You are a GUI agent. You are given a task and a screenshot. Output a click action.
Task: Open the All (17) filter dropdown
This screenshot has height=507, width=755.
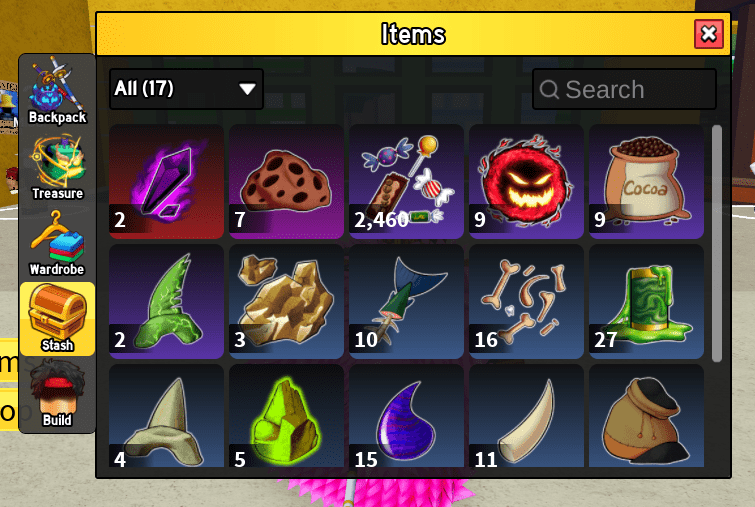[x=186, y=89]
